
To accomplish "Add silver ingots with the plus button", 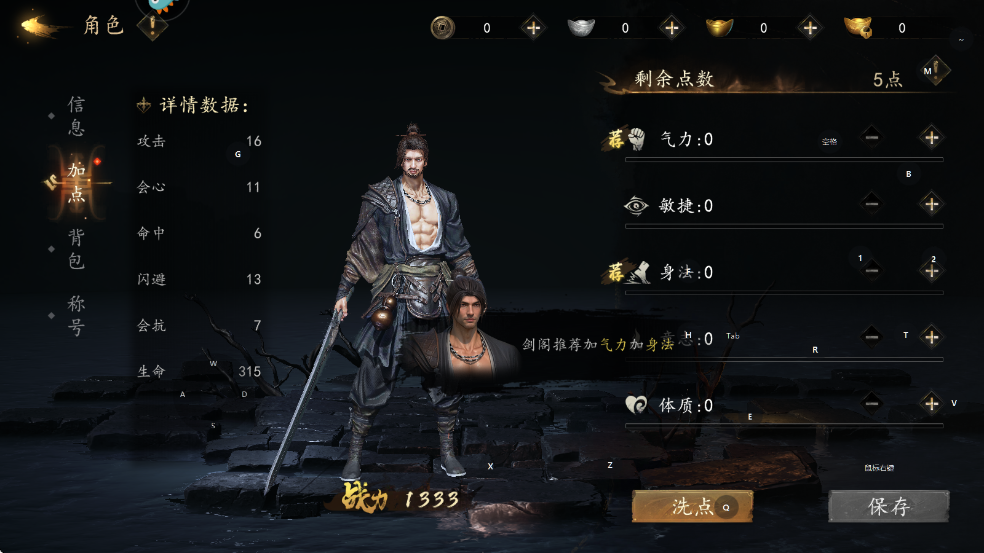I will 671,28.
